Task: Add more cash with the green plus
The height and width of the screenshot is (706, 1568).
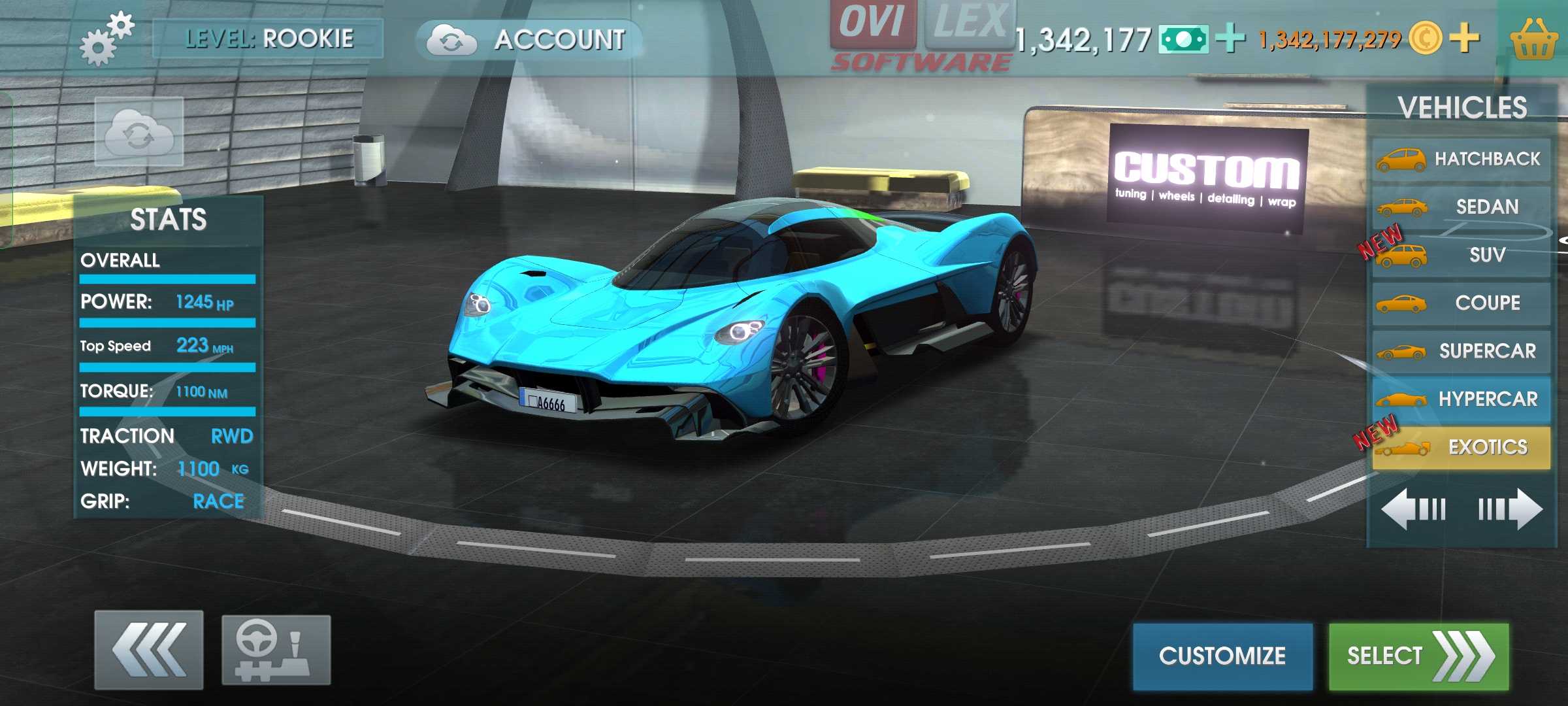Action: (x=1231, y=38)
